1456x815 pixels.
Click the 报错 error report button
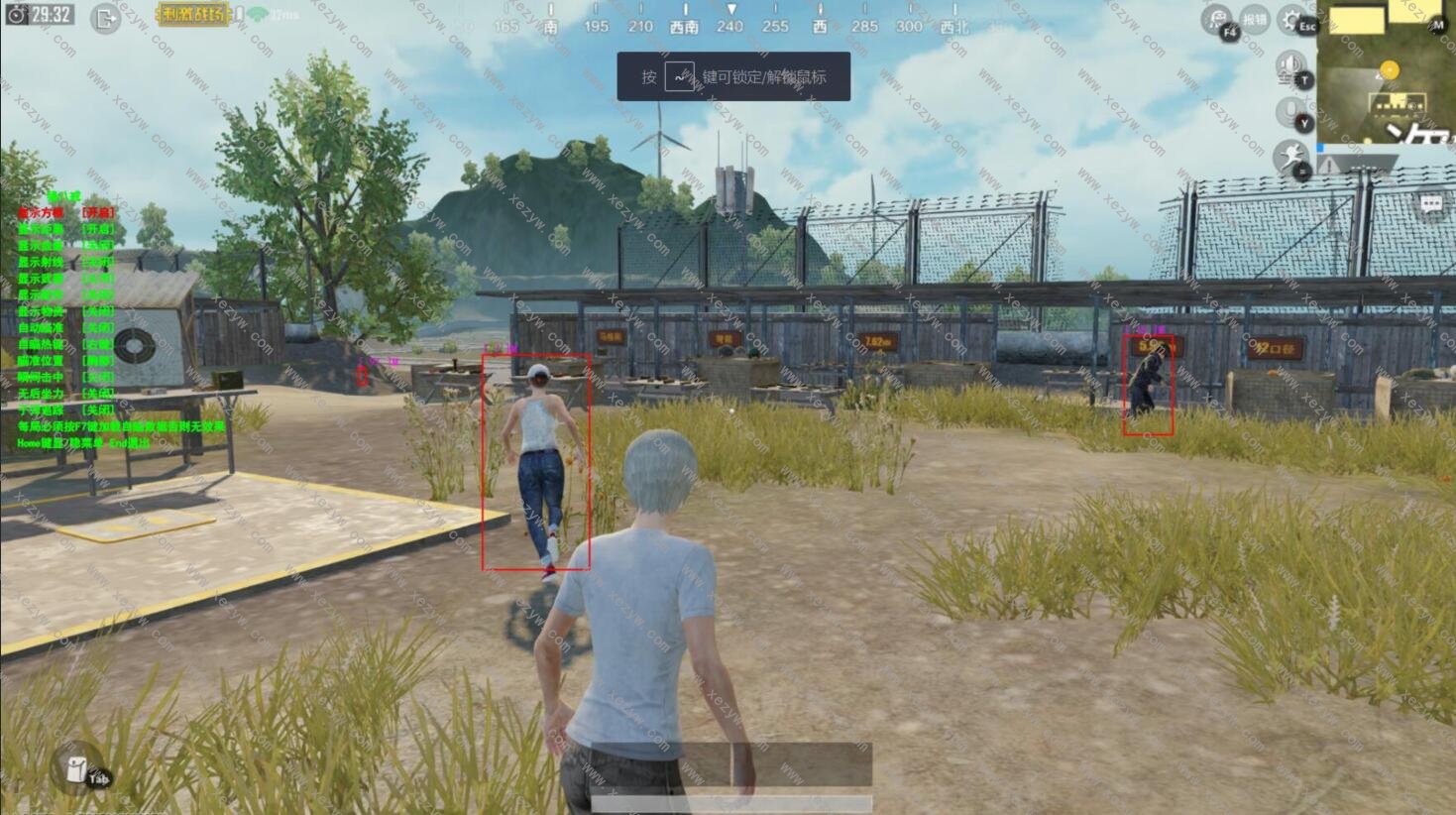pyautogui.click(x=1255, y=19)
